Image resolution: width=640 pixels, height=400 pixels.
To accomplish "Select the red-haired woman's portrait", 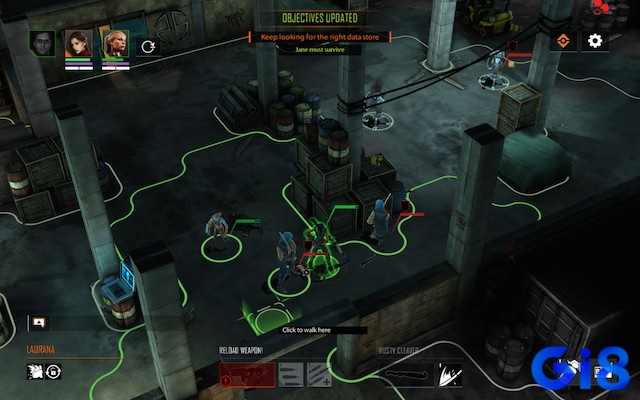I will [79, 43].
